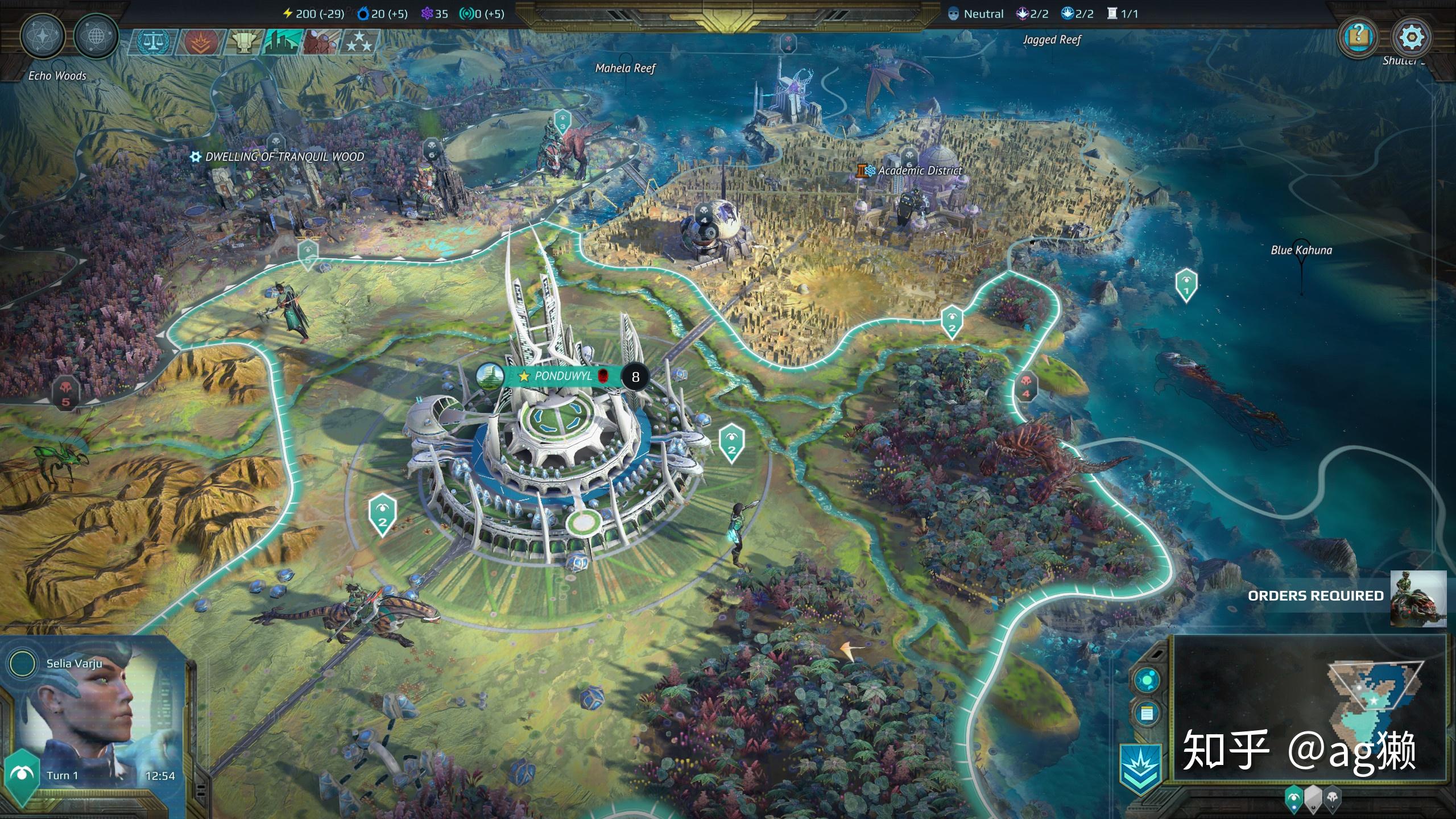Click the minimap terrain view

[x=1308, y=708]
